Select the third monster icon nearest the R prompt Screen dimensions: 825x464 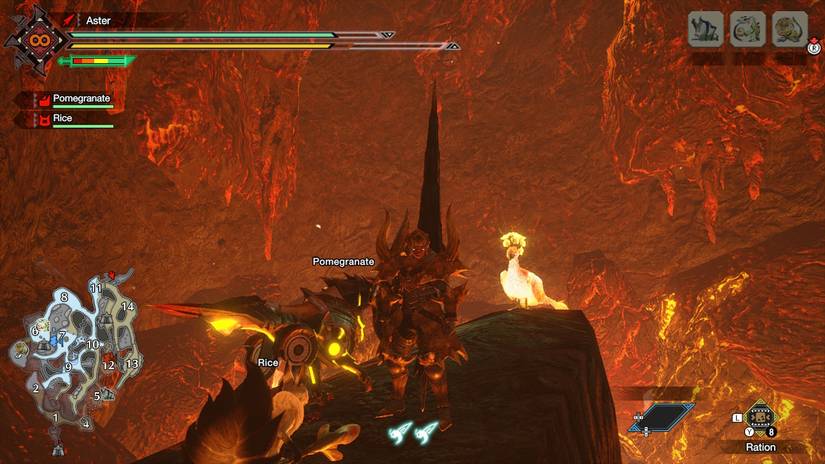pos(790,29)
